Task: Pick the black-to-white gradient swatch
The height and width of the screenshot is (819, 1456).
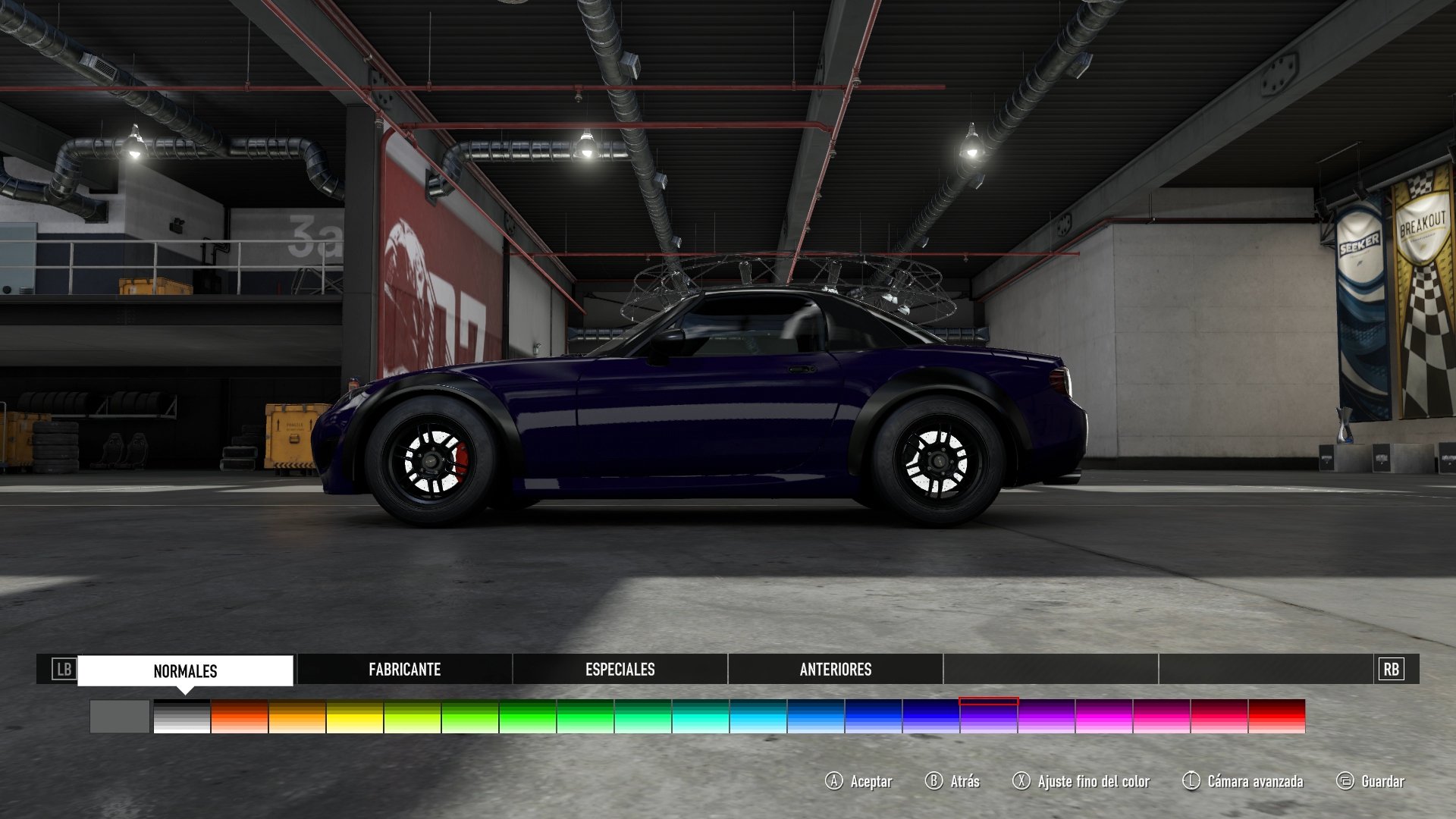Action: coord(182,716)
